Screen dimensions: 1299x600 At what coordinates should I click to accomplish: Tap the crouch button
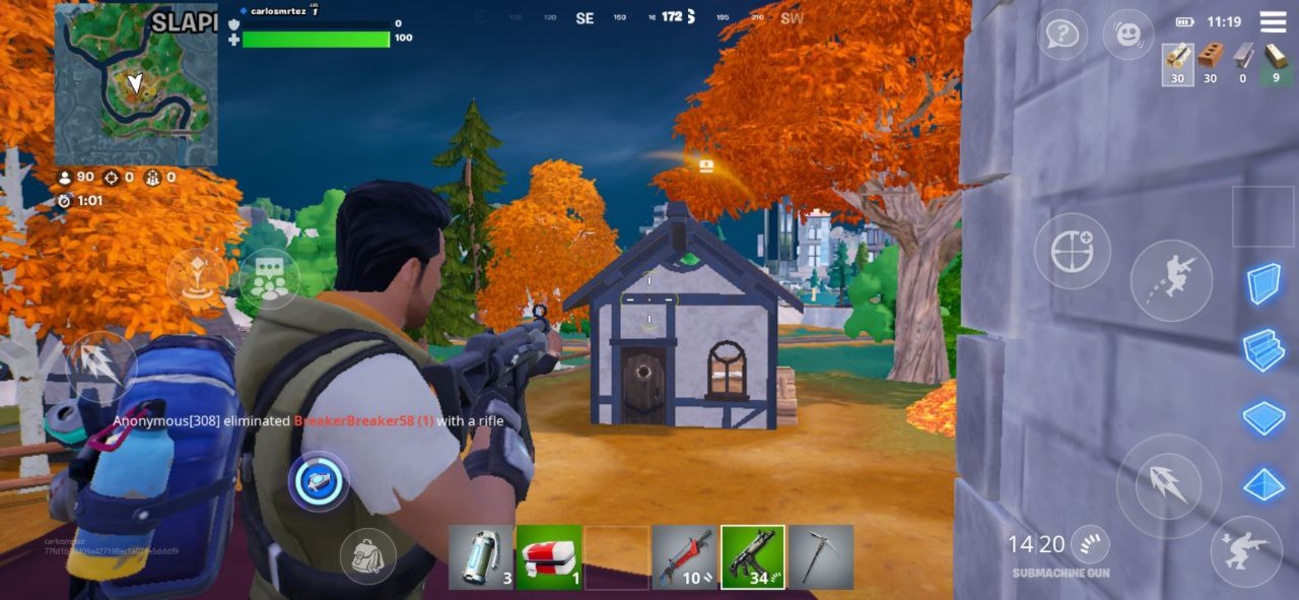(x=1244, y=551)
